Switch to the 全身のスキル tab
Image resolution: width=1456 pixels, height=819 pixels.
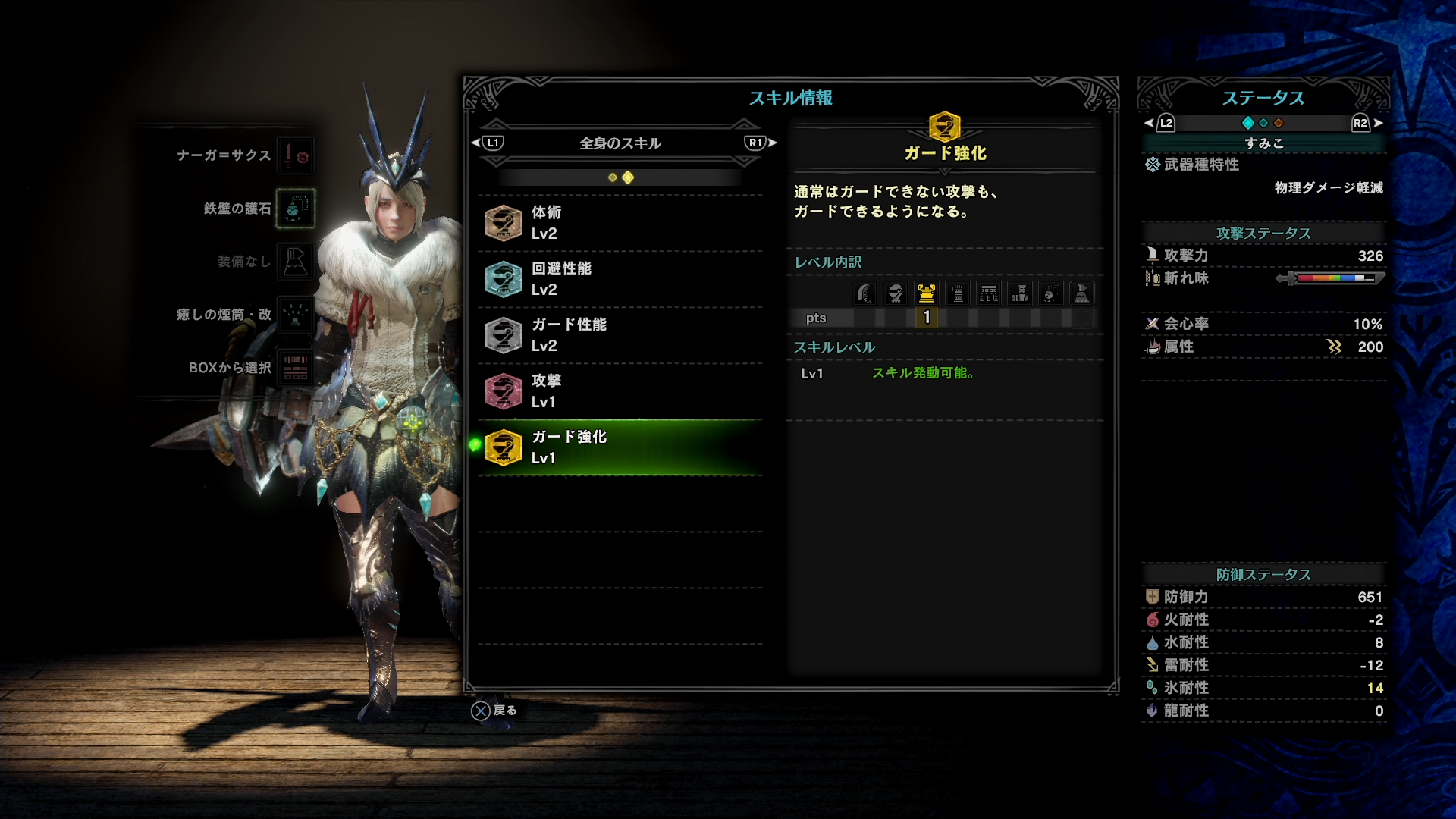click(x=620, y=143)
